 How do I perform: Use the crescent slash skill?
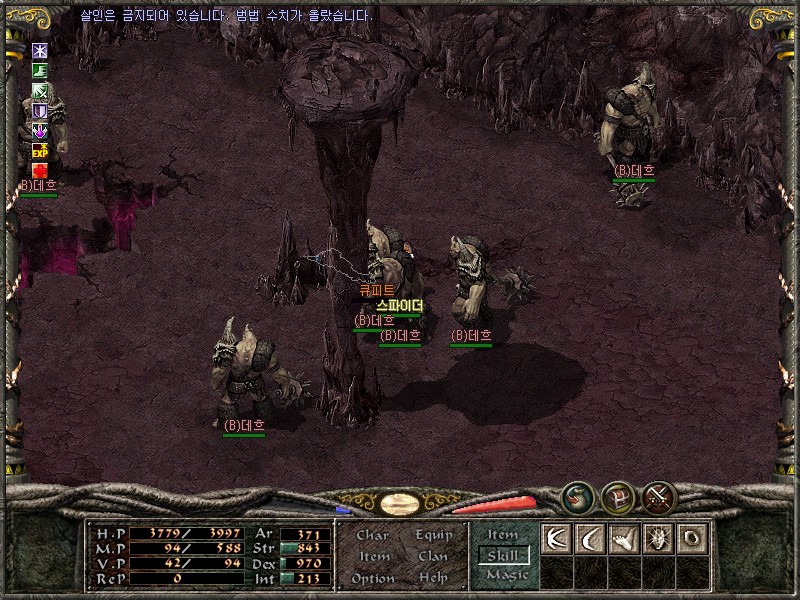pyautogui.click(x=589, y=538)
